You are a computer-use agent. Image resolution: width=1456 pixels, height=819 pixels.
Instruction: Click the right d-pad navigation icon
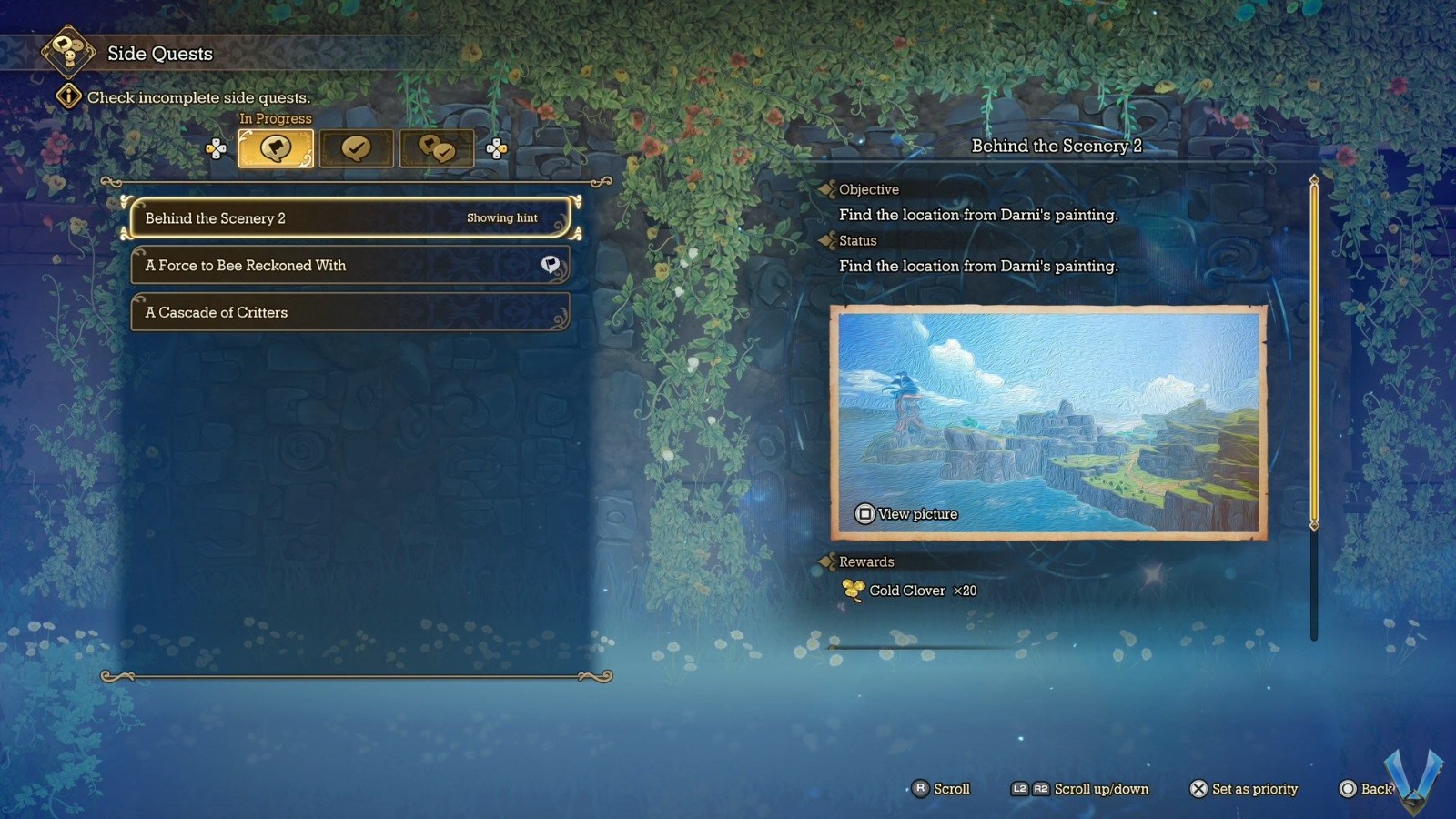(496, 147)
